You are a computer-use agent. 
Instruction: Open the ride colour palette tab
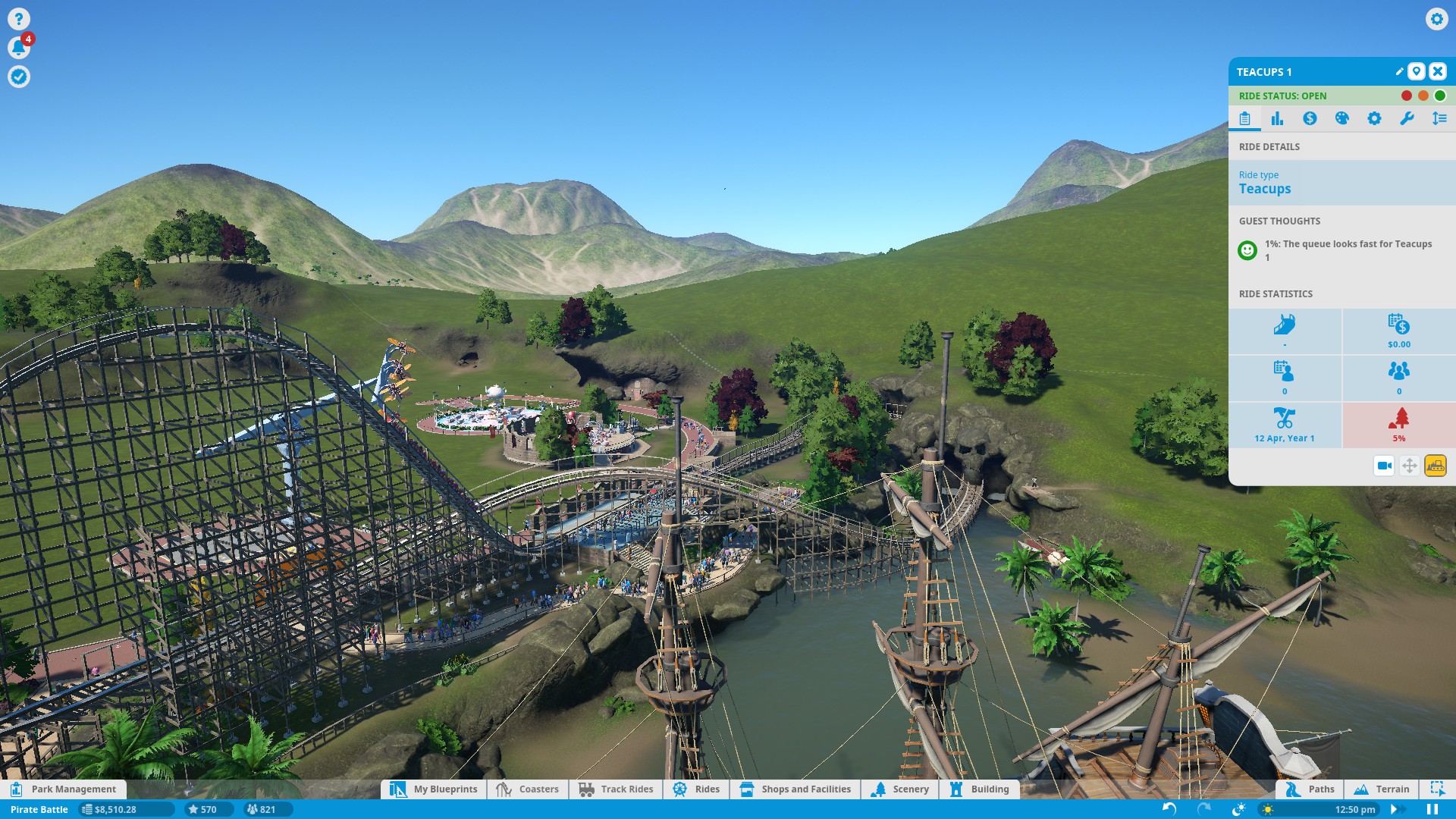(1341, 118)
